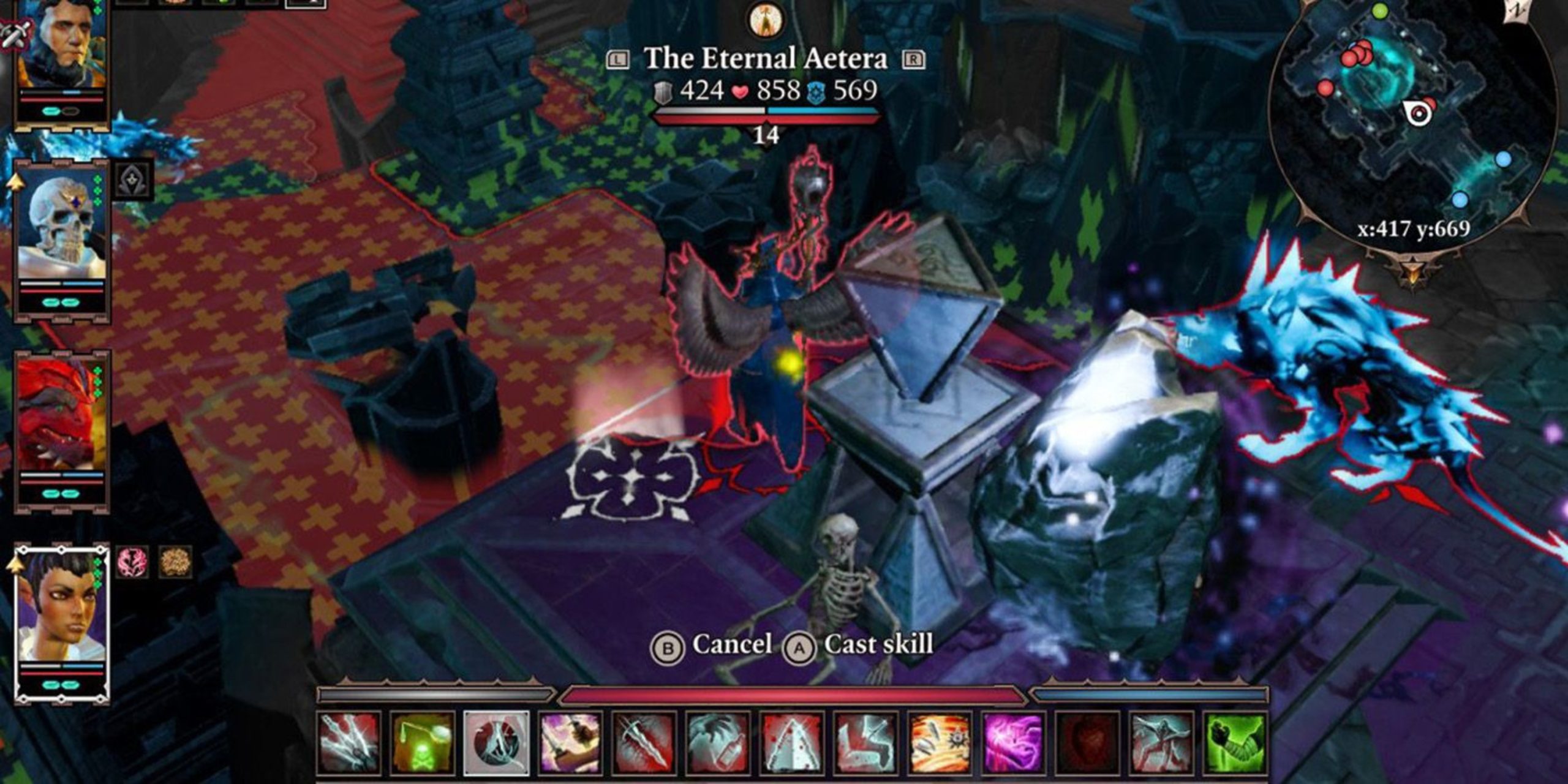Select the elf woman party portrait
The height and width of the screenshot is (784, 1568).
click(61, 609)
